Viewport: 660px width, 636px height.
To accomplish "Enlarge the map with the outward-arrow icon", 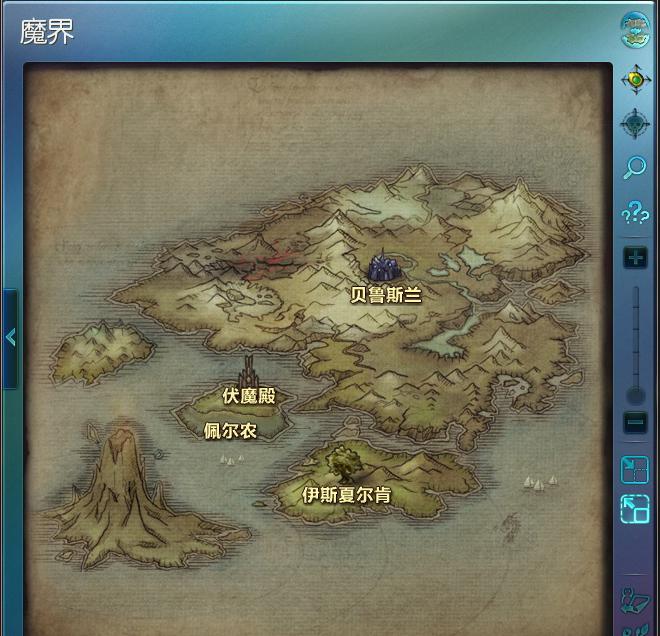I will click(x=635, y=510).
